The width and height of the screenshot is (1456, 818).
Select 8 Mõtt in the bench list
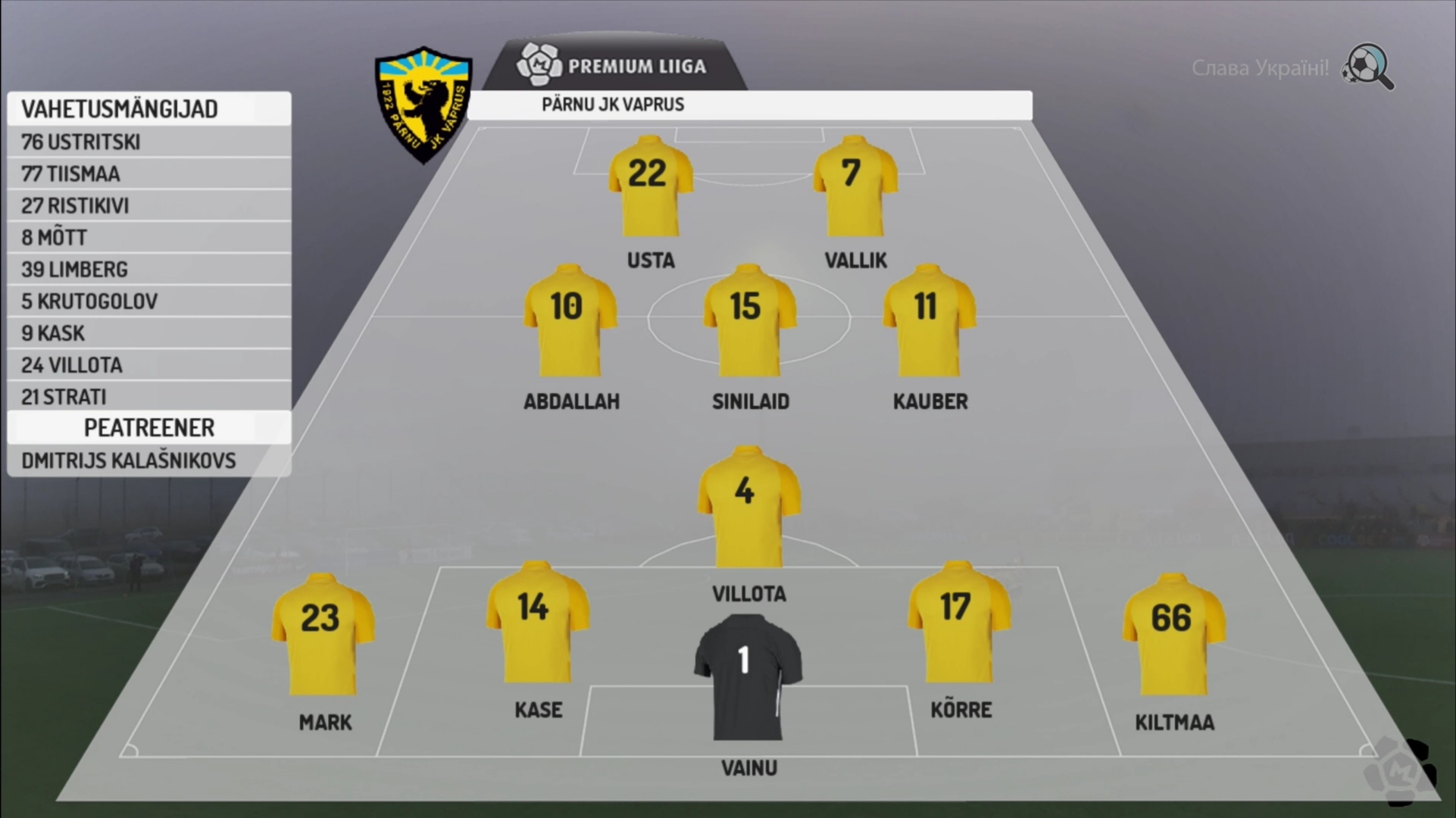(x=148, y=237)
